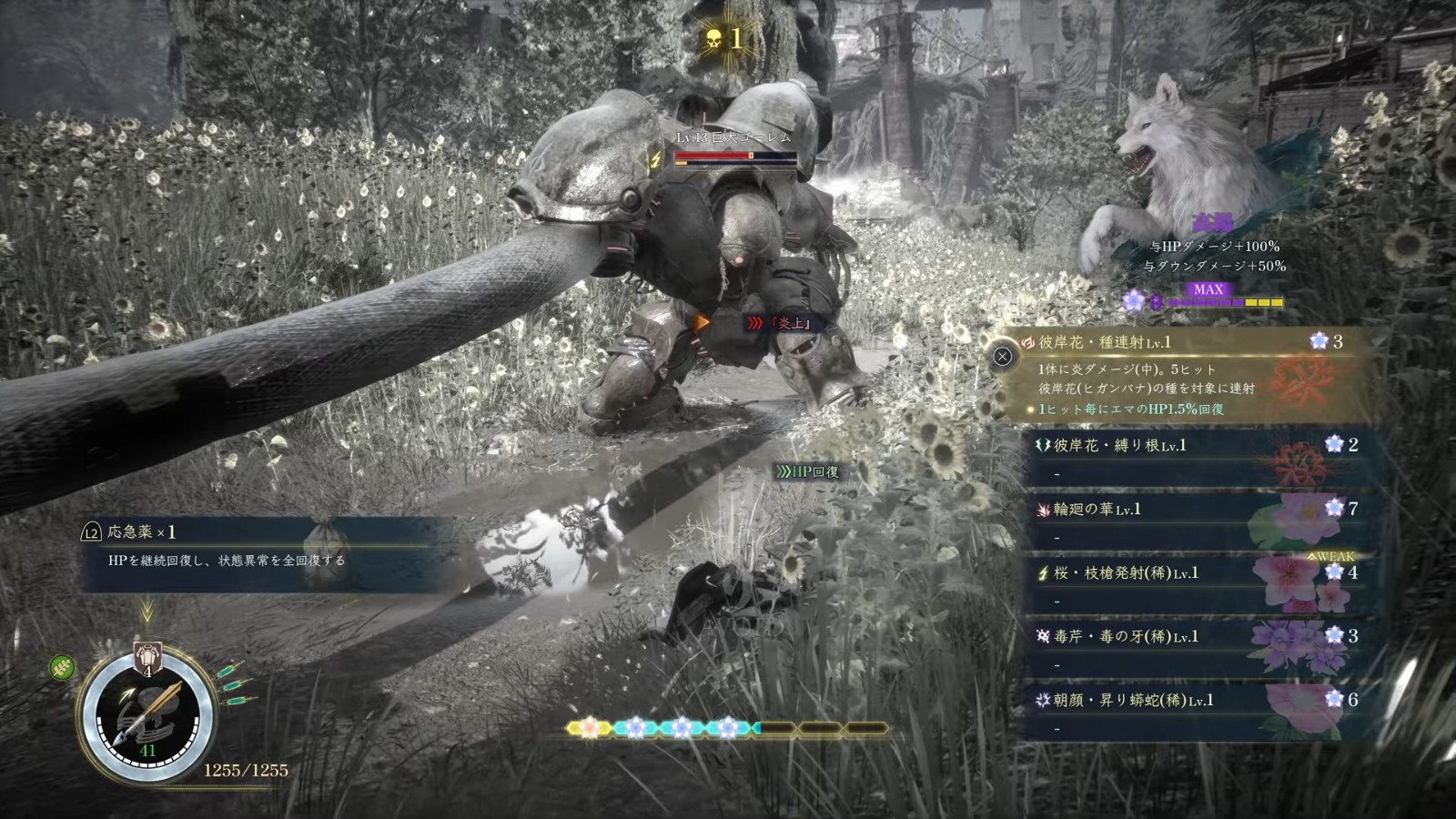Select the 朝顔・昇り蟒蛇(稀) skill entry

pyautogui.click(x=1174, y=699)
